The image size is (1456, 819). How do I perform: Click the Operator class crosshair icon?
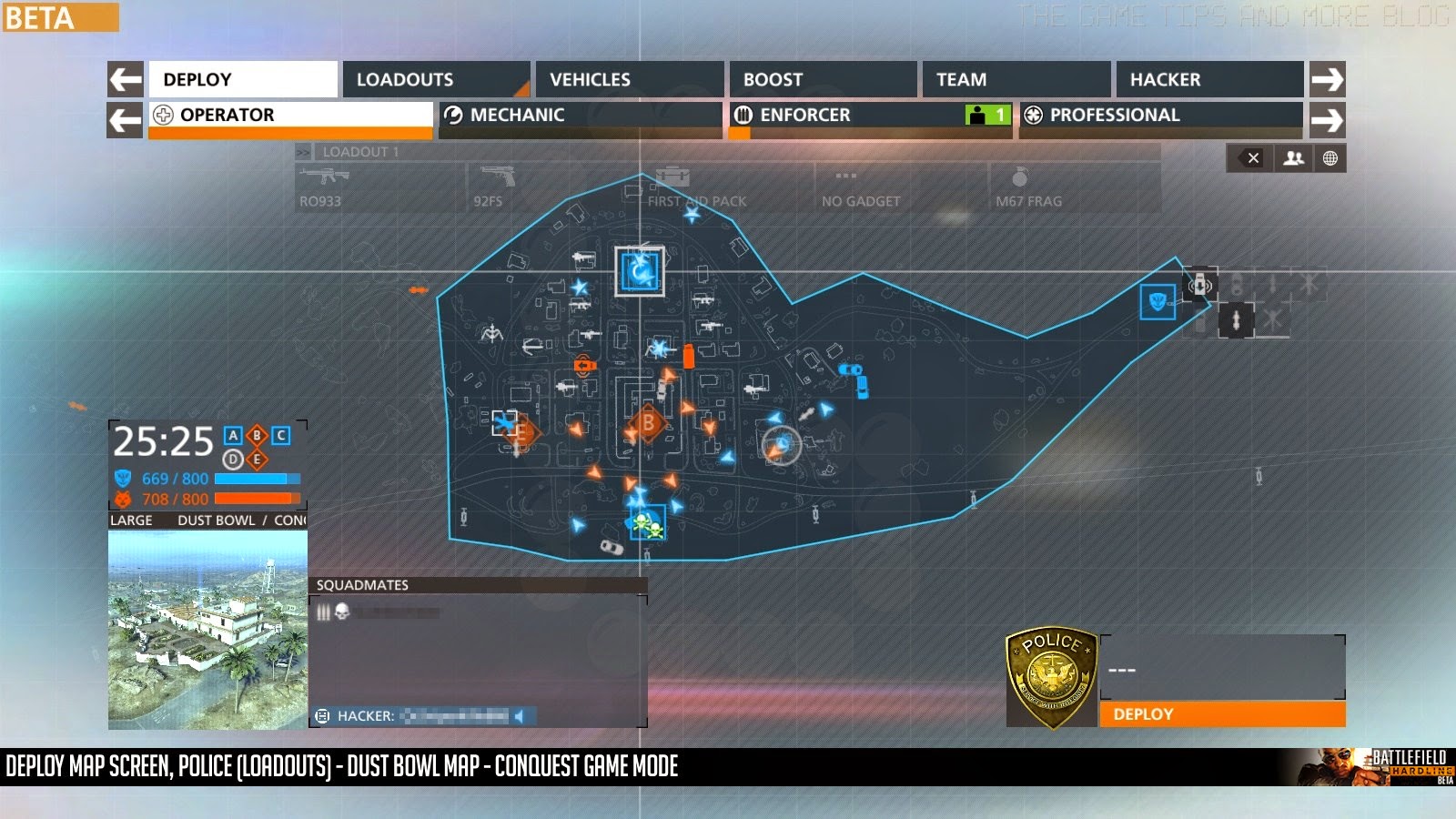[x=164, y=115]
